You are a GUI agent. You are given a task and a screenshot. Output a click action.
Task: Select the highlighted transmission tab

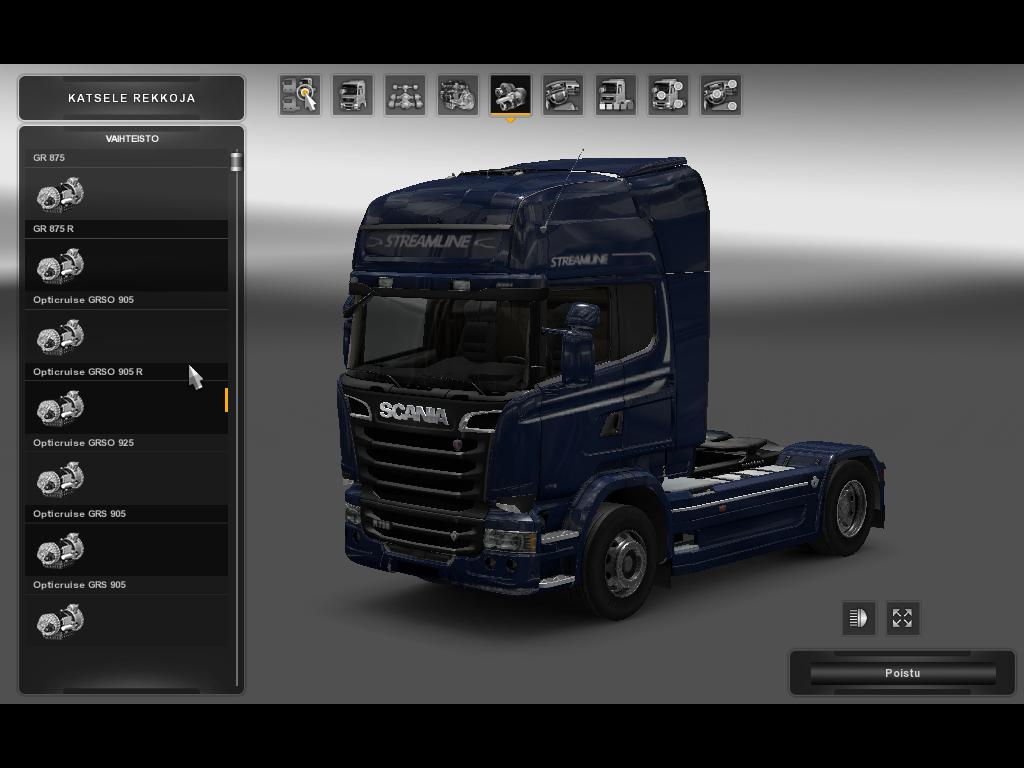pyautogui.click(x=510, y=95)
